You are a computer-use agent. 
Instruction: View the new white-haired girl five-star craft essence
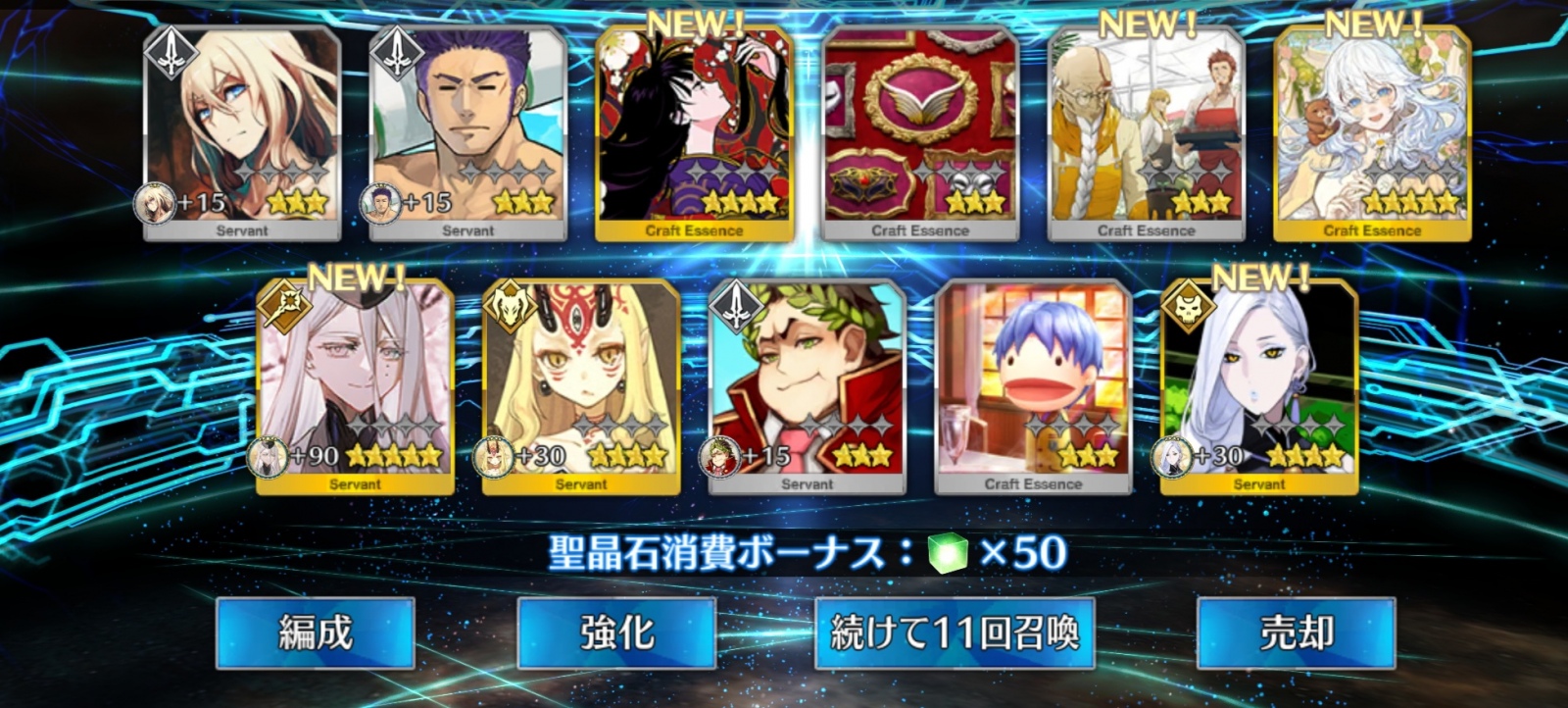point(1372,134)
